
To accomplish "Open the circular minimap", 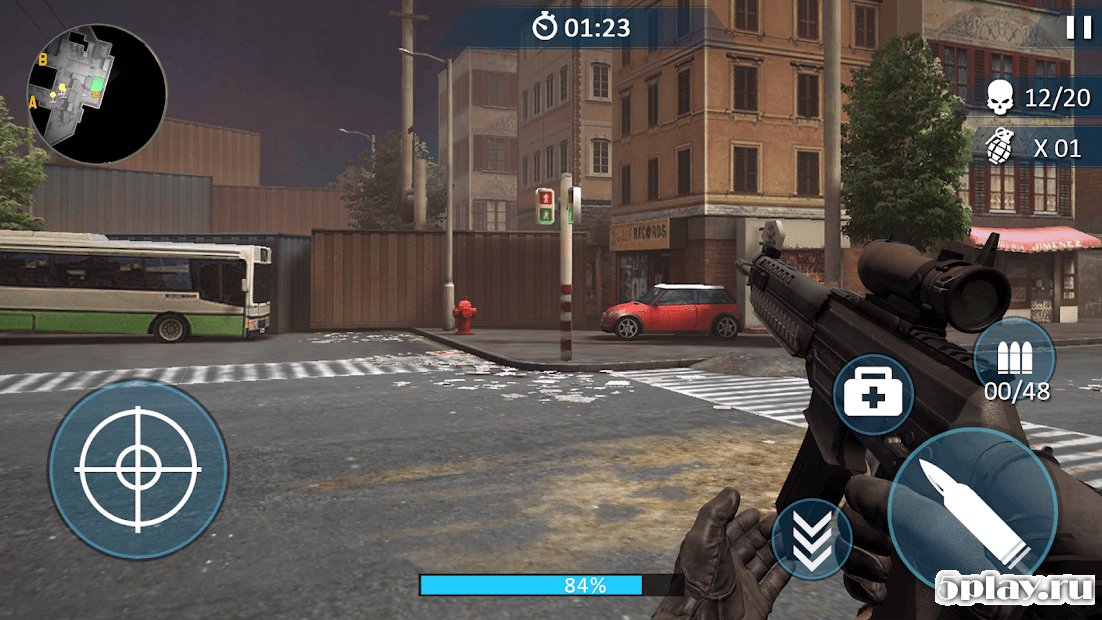I will point(97,95).
